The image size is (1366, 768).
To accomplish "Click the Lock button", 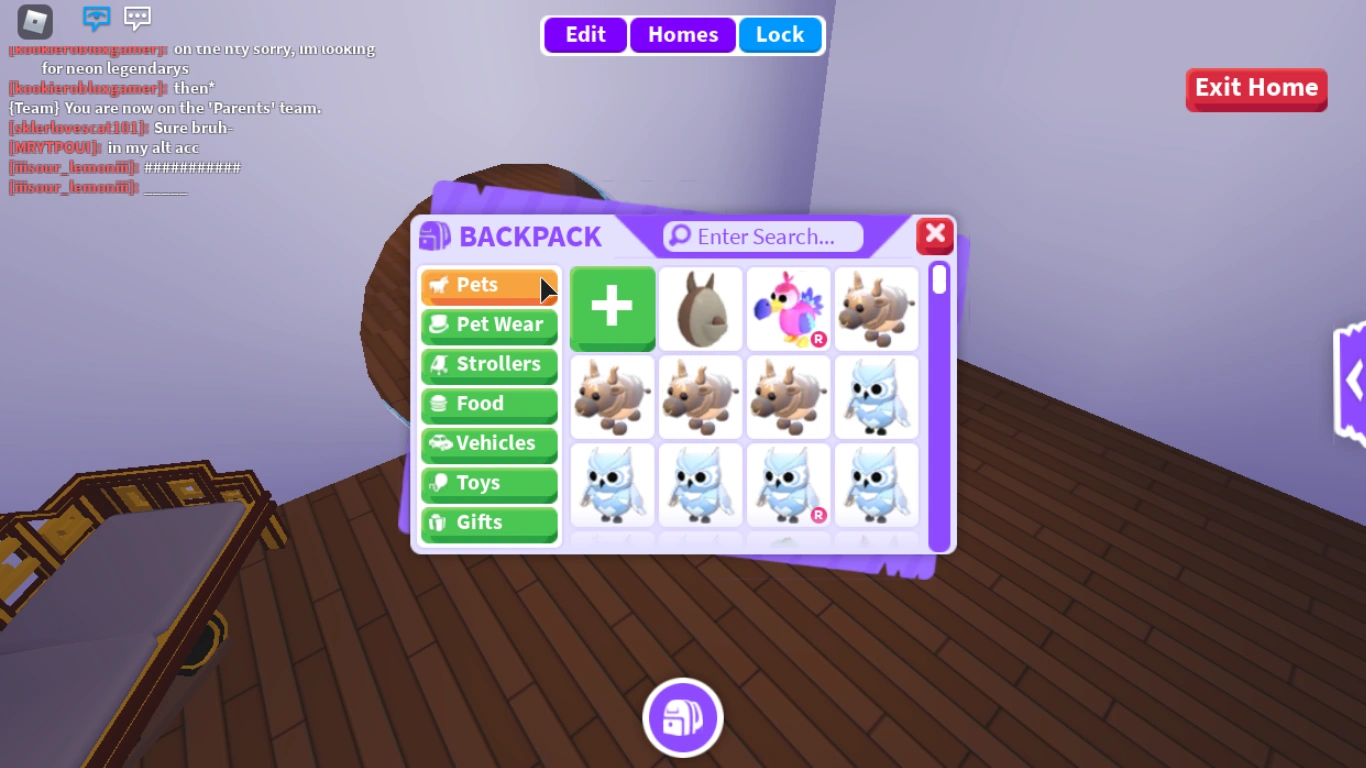I will pyautogui.click(x=781, y=34).
